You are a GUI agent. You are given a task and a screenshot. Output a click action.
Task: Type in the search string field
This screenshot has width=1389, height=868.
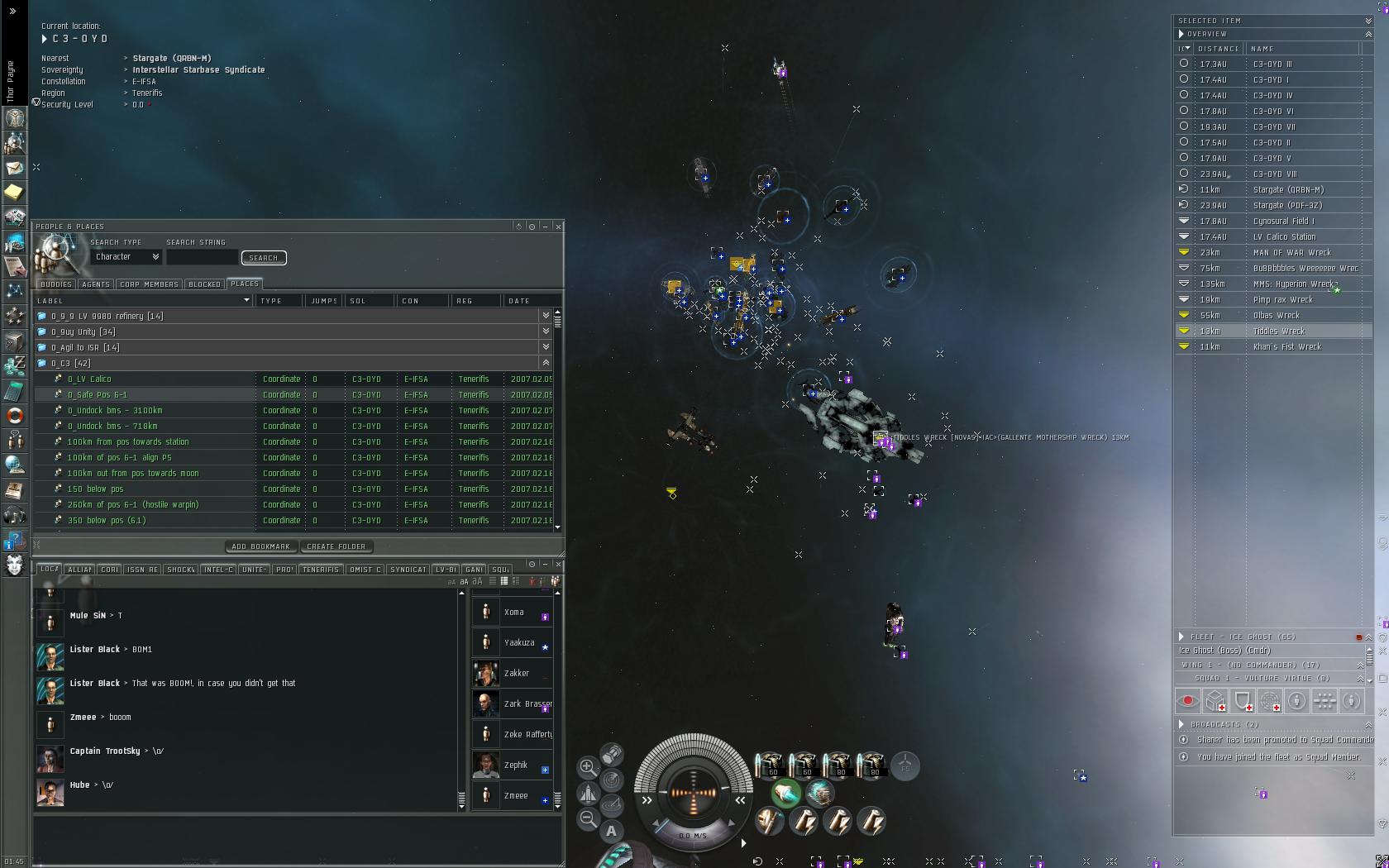click(202, 258)
